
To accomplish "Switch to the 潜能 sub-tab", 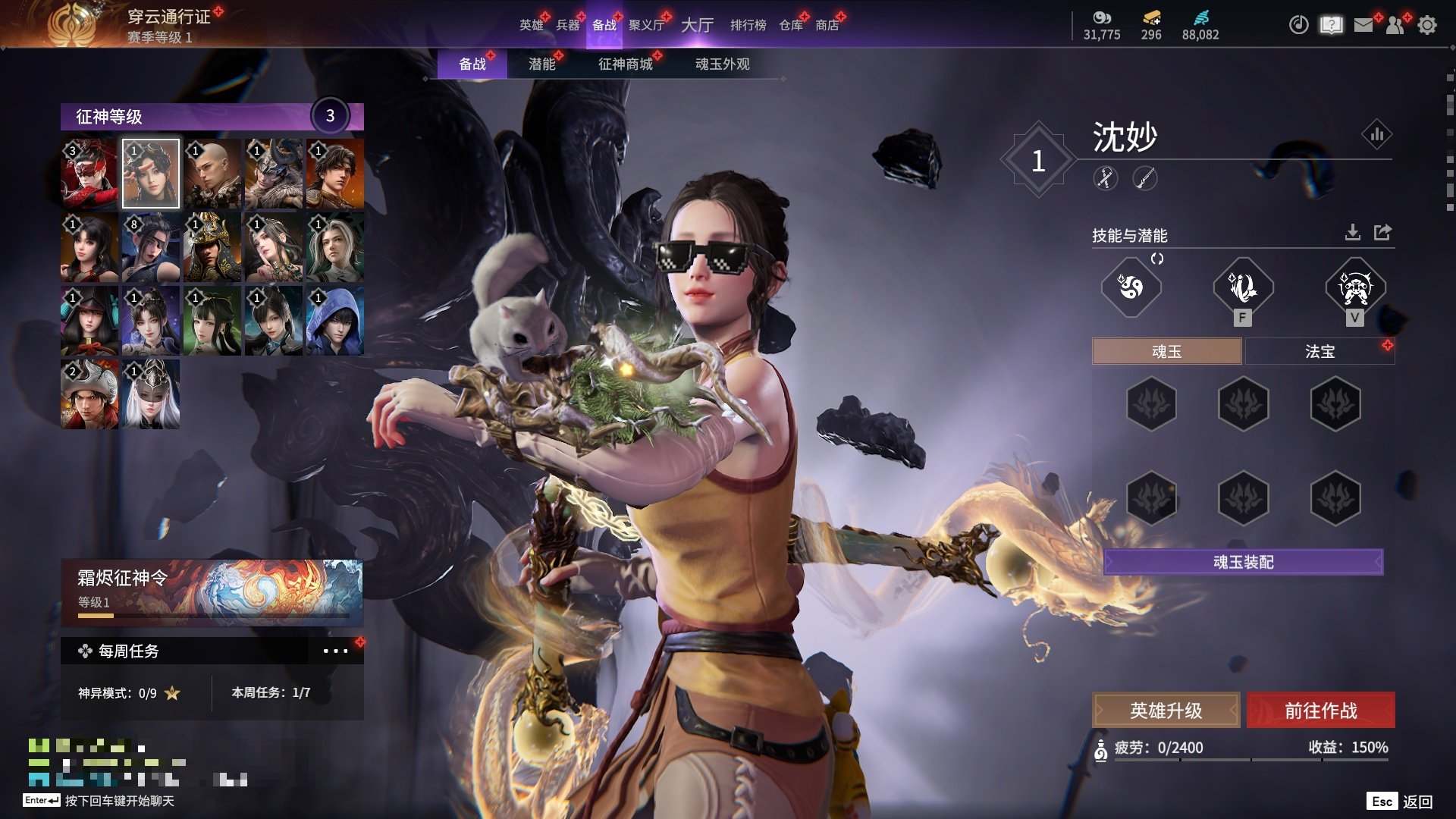I will [x=541, y=64].
